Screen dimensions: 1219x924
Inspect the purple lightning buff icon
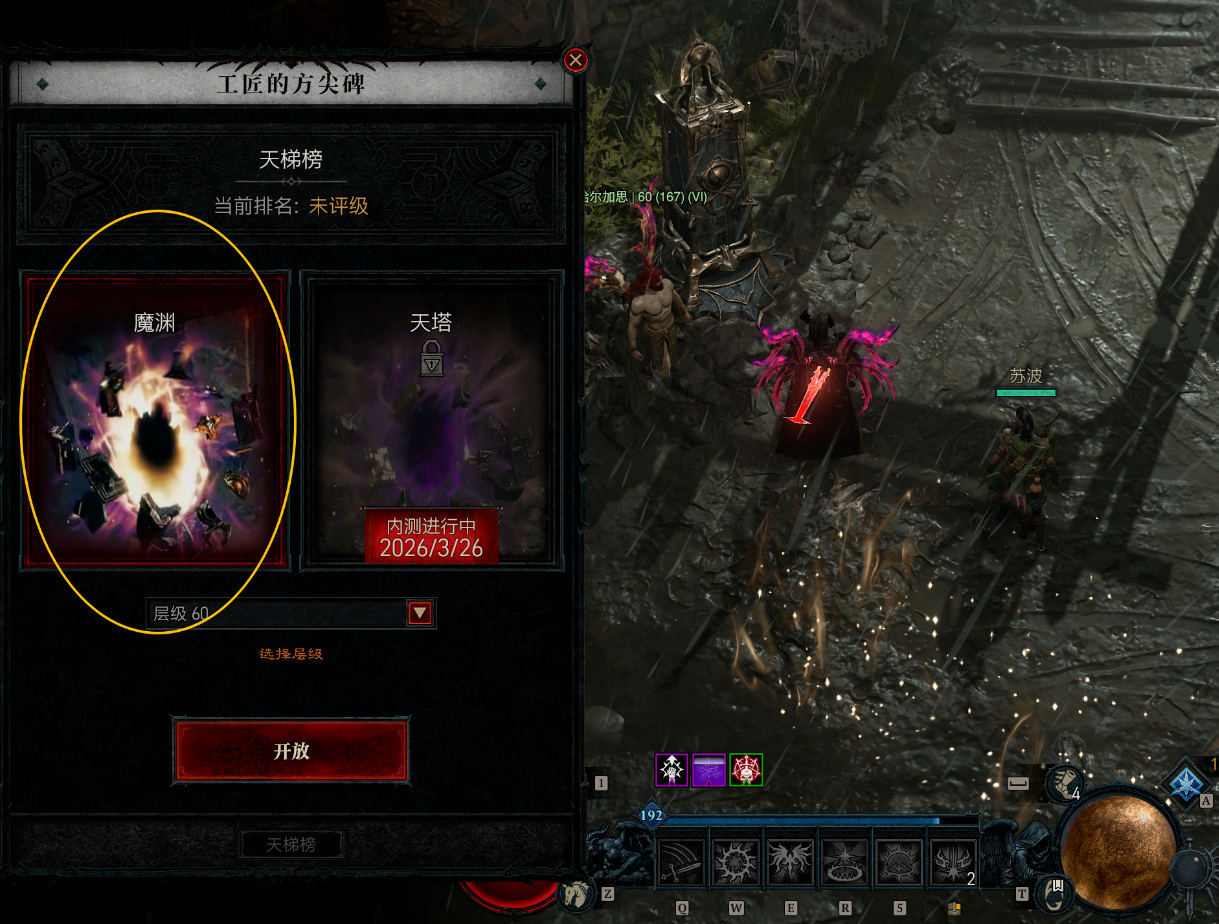tap(709, 770)
